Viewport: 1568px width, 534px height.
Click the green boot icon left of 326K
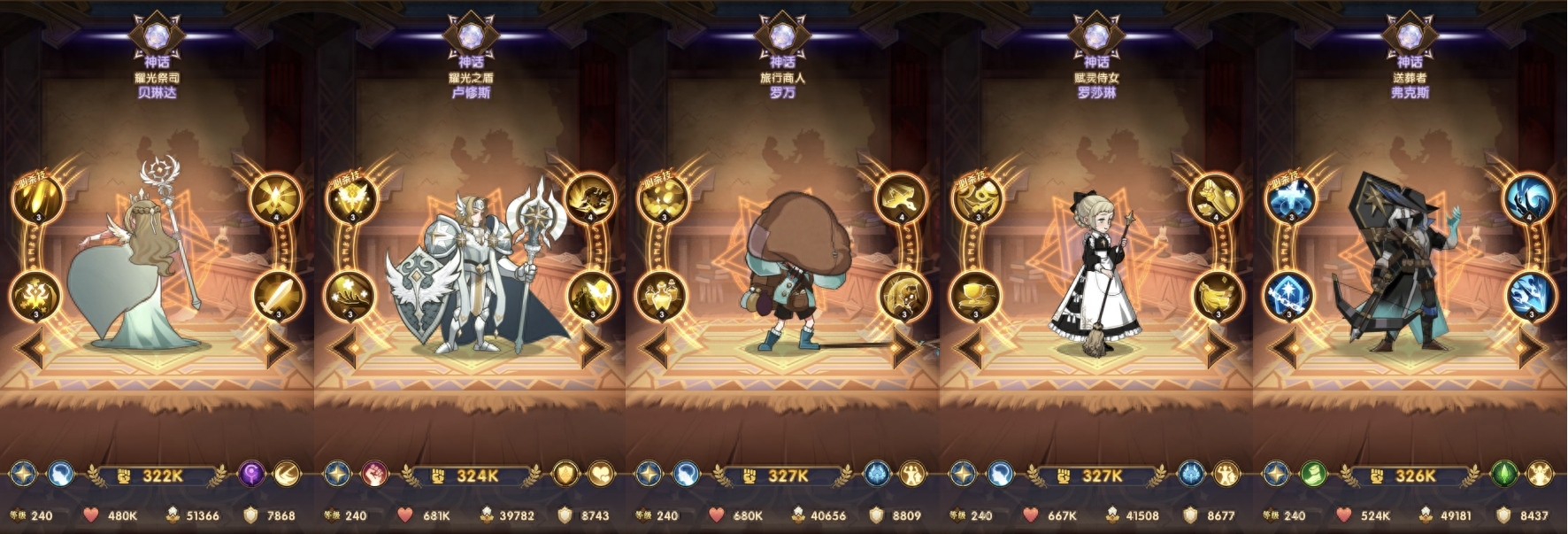click(1314, 475)
